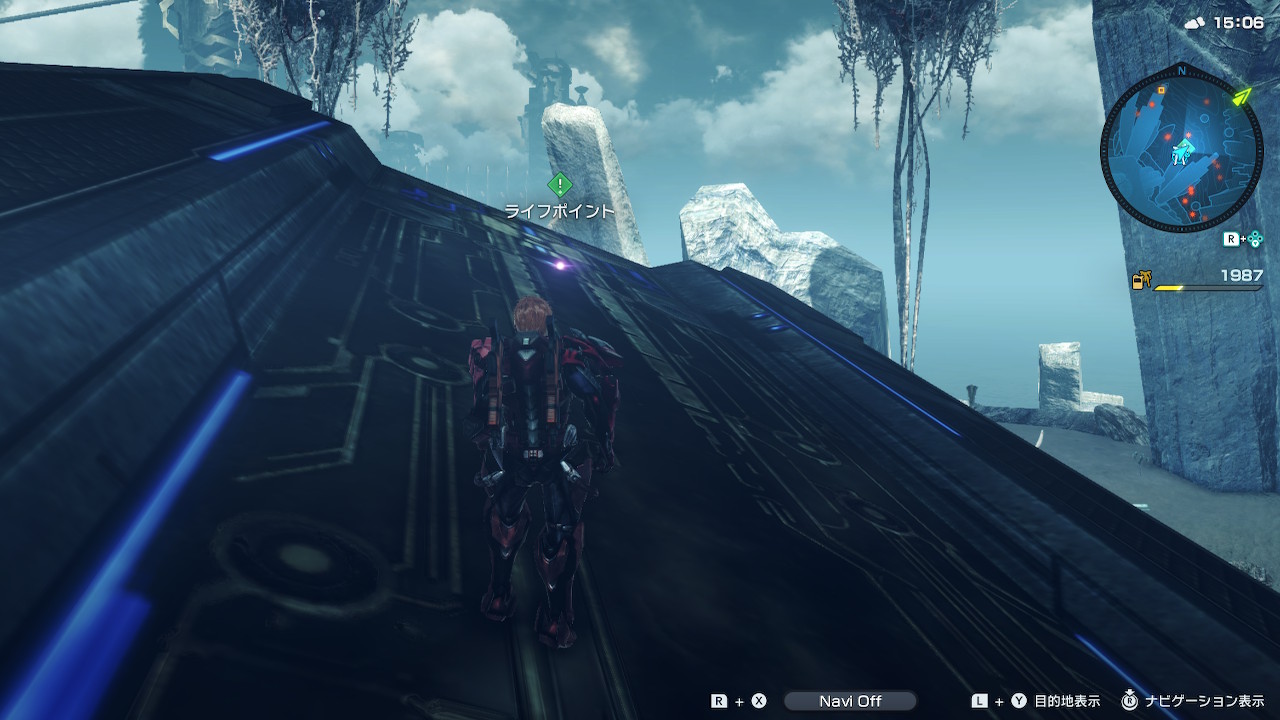Show destination via 目的地表示 label
1280x720 pixels.
click(1067, 701)
